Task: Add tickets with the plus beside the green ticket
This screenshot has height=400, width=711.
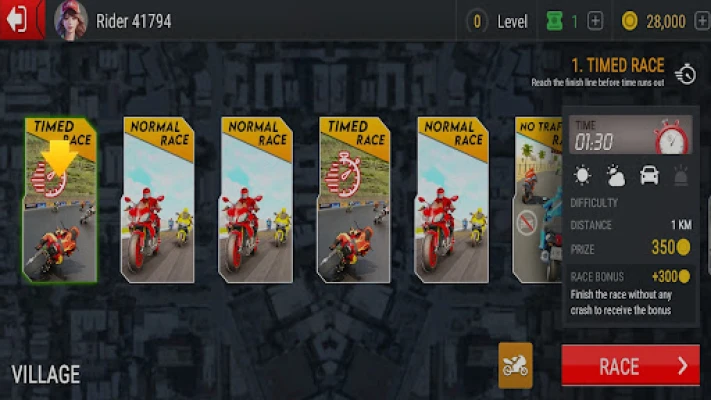Action: click(595, 21)
